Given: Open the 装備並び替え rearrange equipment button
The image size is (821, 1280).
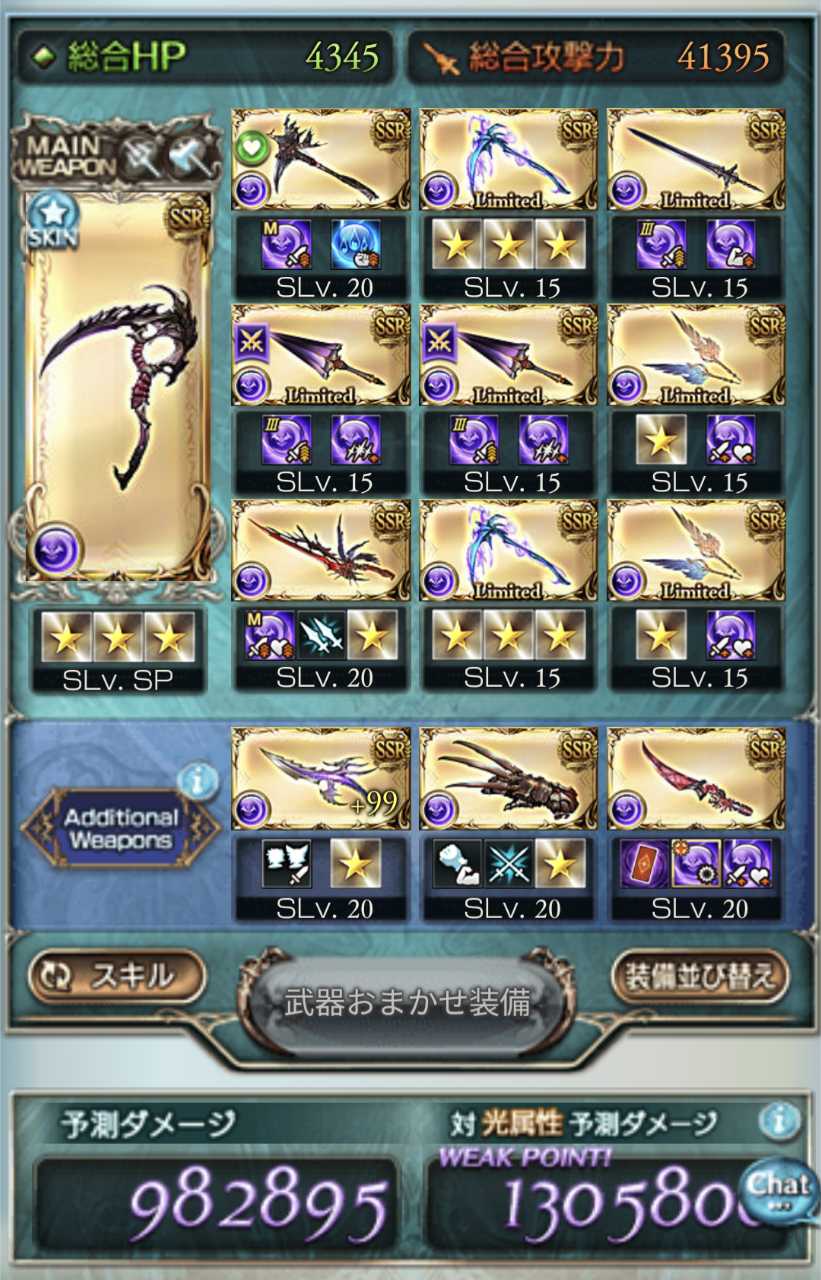Looking at the screenshot, I should (700, 976).
